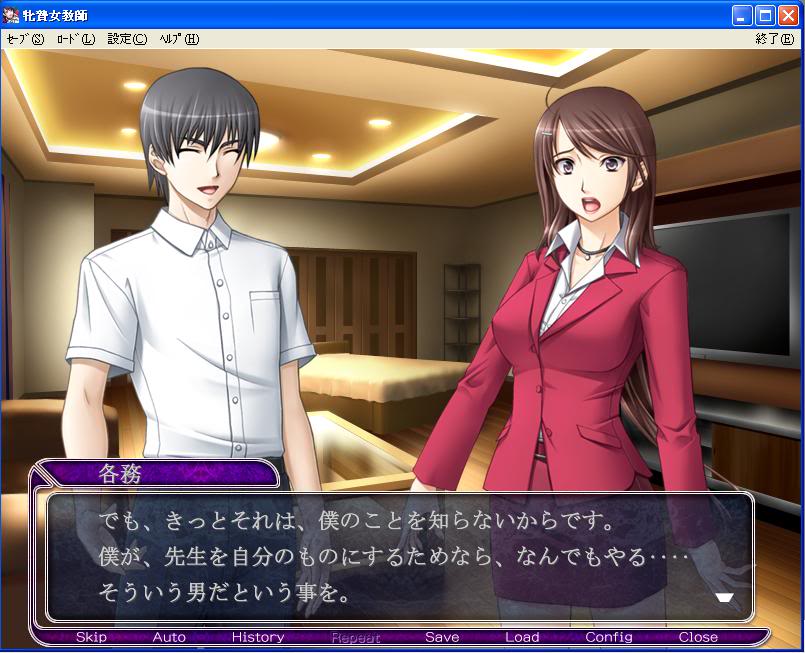Open the History log
Screen dimensions: 805x653
pyautogui.click(x=258, y=637)
